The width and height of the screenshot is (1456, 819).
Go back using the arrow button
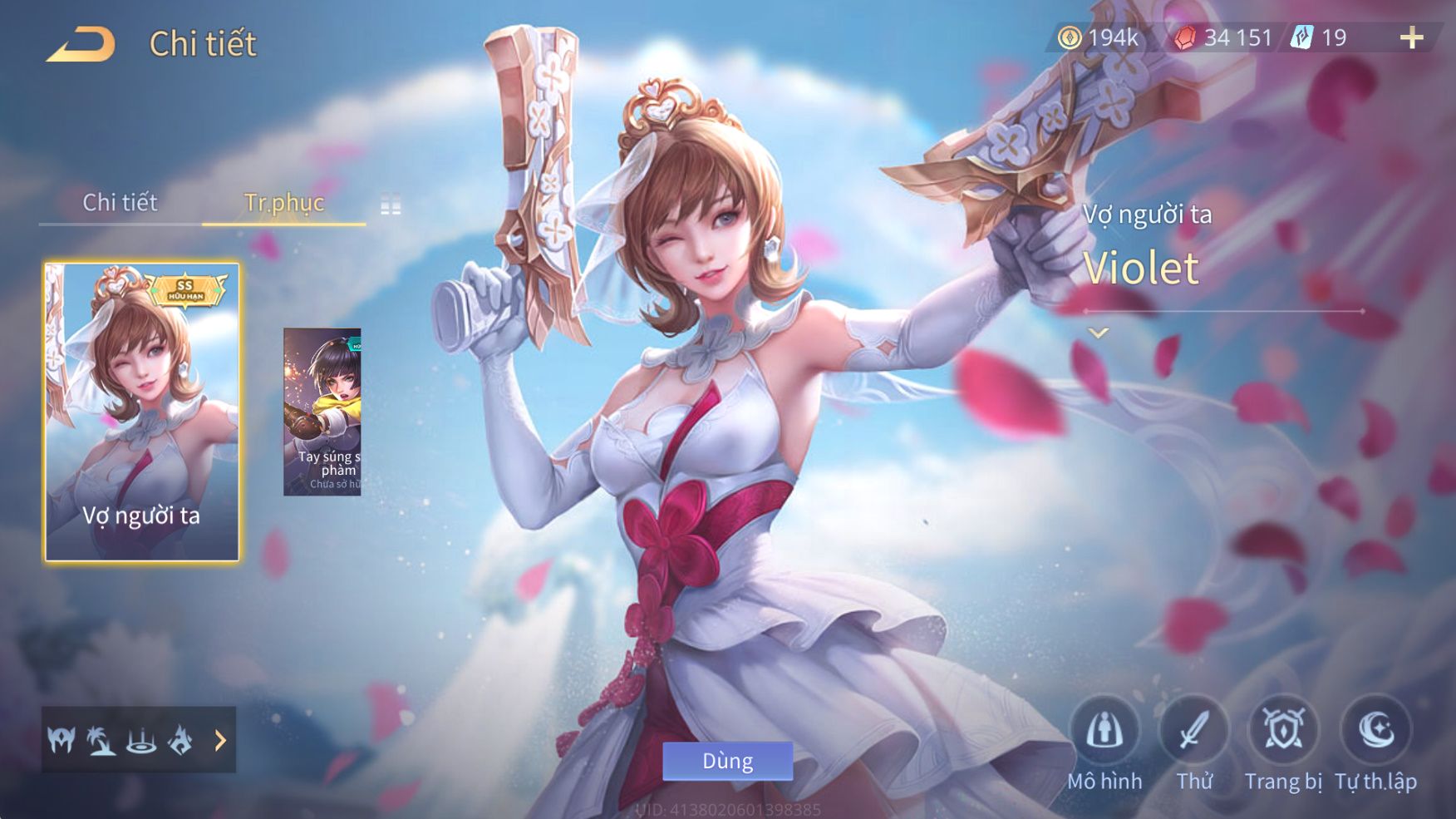(x=81, y=44)
